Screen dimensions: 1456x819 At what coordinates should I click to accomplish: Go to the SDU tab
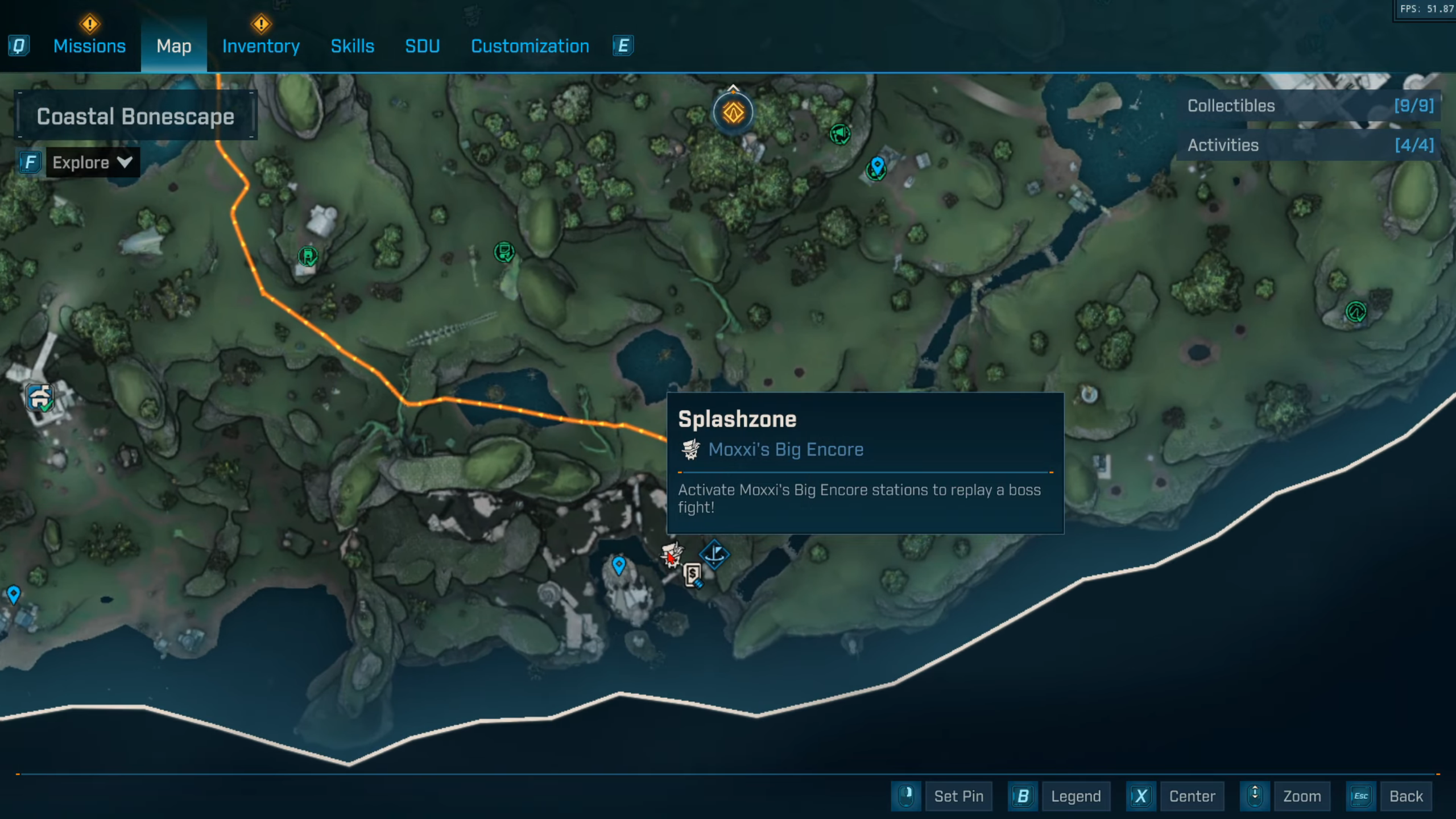pyautogui.click(x=422, y=46)
